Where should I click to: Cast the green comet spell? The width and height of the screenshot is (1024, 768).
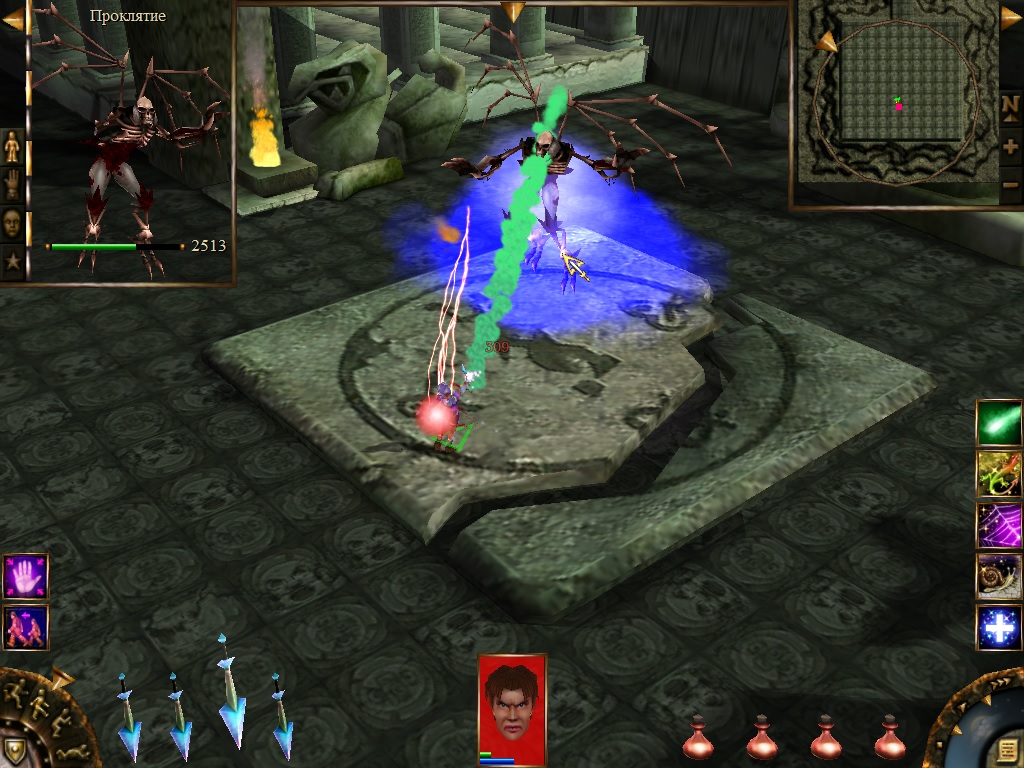999,422
